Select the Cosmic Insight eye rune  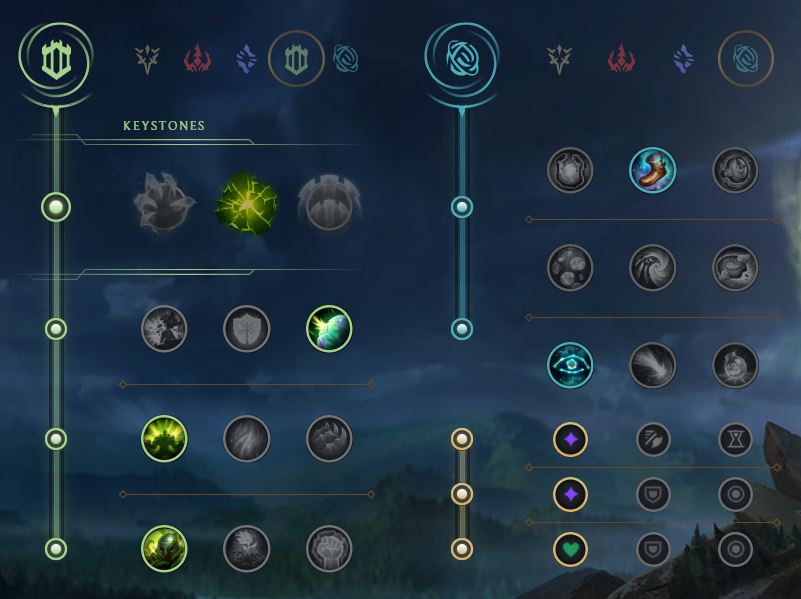point(570,365)
